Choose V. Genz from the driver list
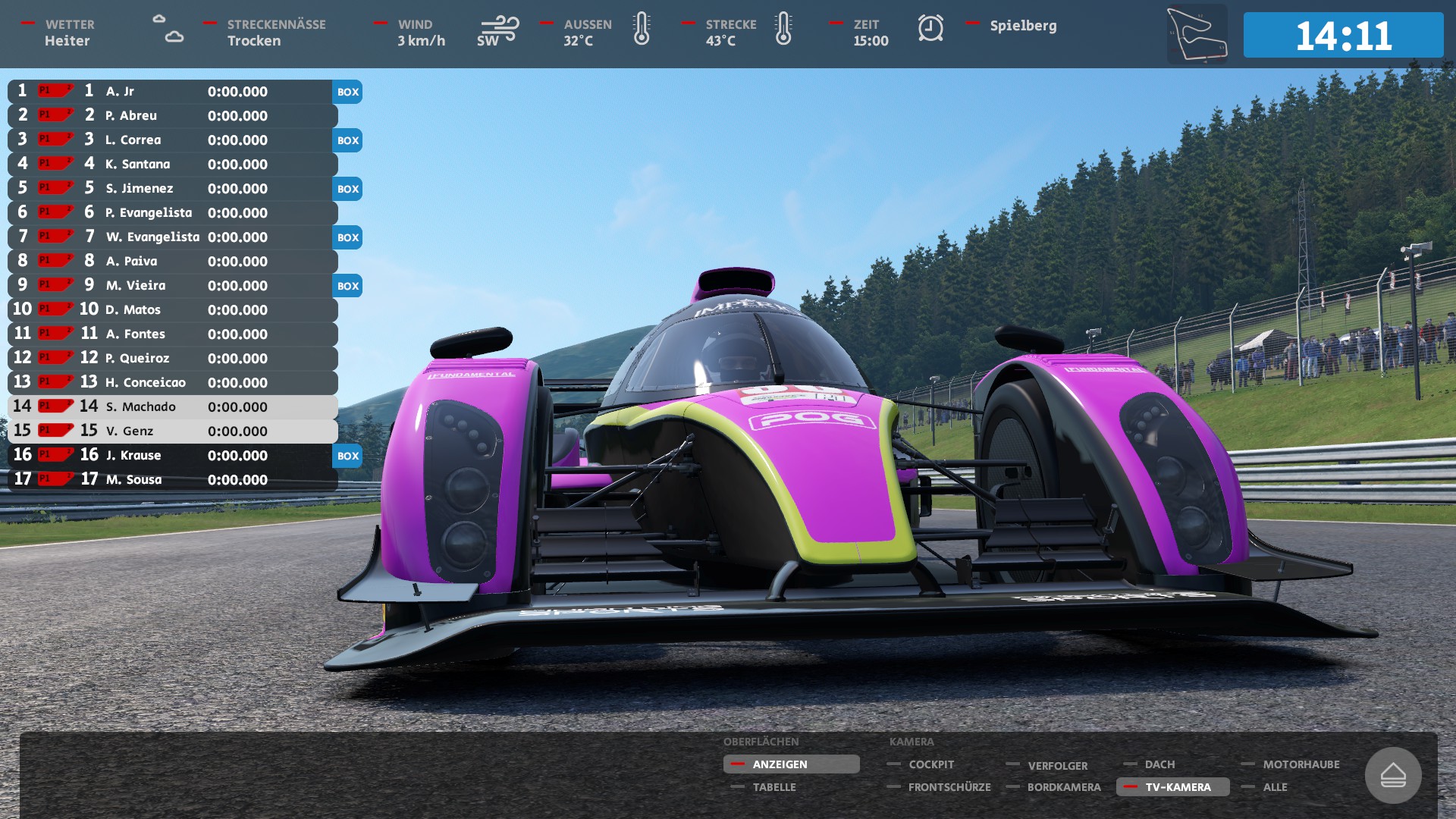Image resolution: width=1456 pixels, height=819 pixels. [x=172, y=431]
